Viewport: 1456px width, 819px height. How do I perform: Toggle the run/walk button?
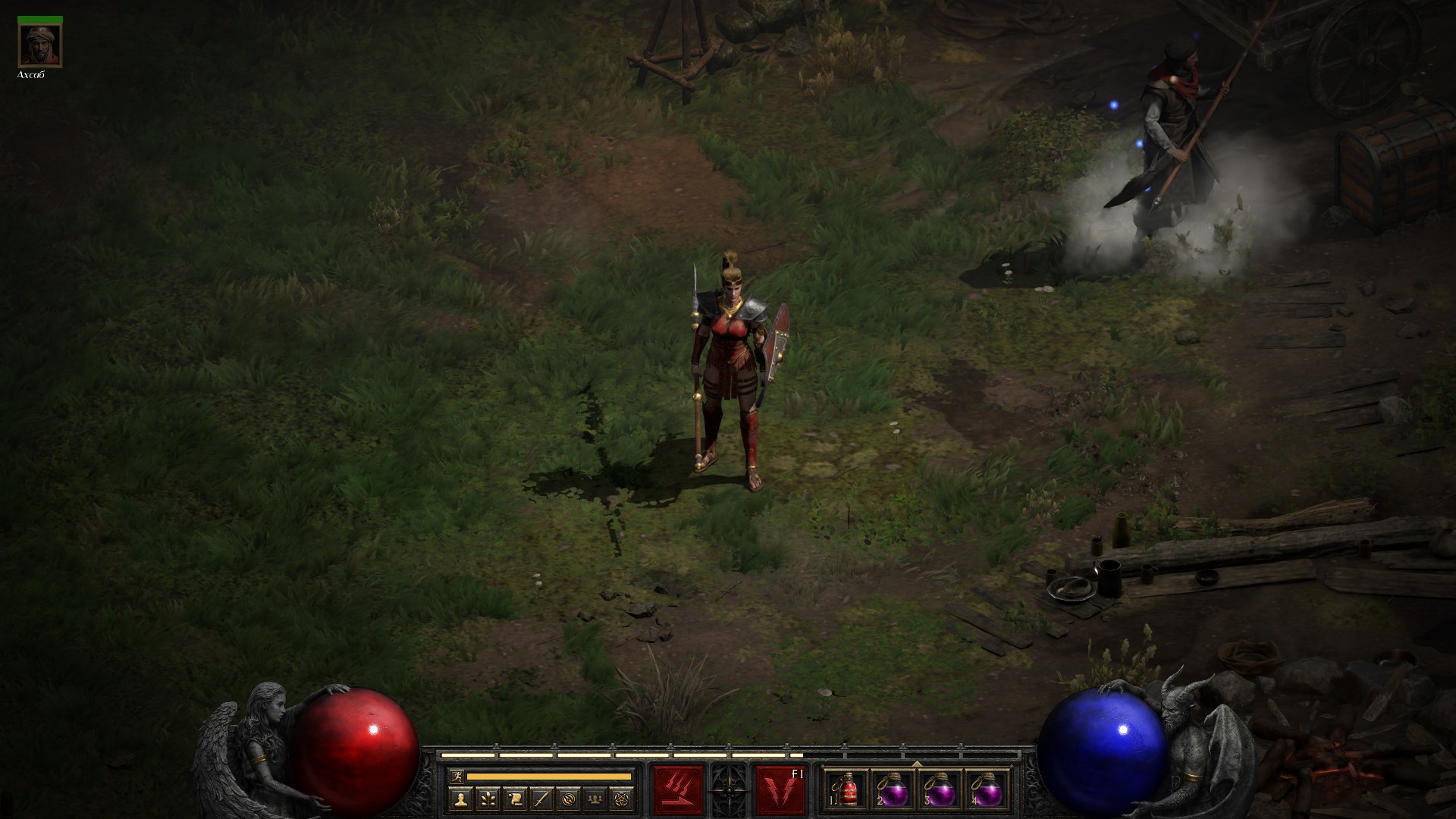coord(456,777)
